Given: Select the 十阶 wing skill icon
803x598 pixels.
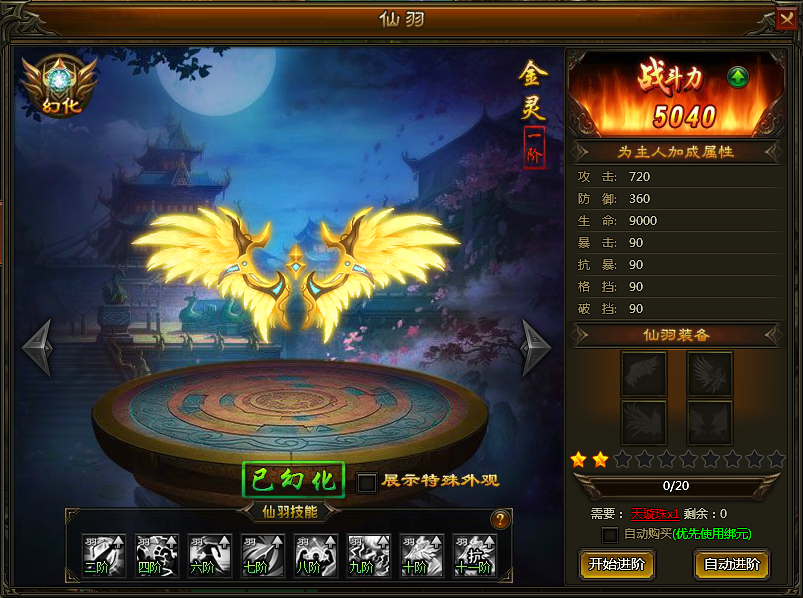Looking at the screenshot, I should 422,555.
